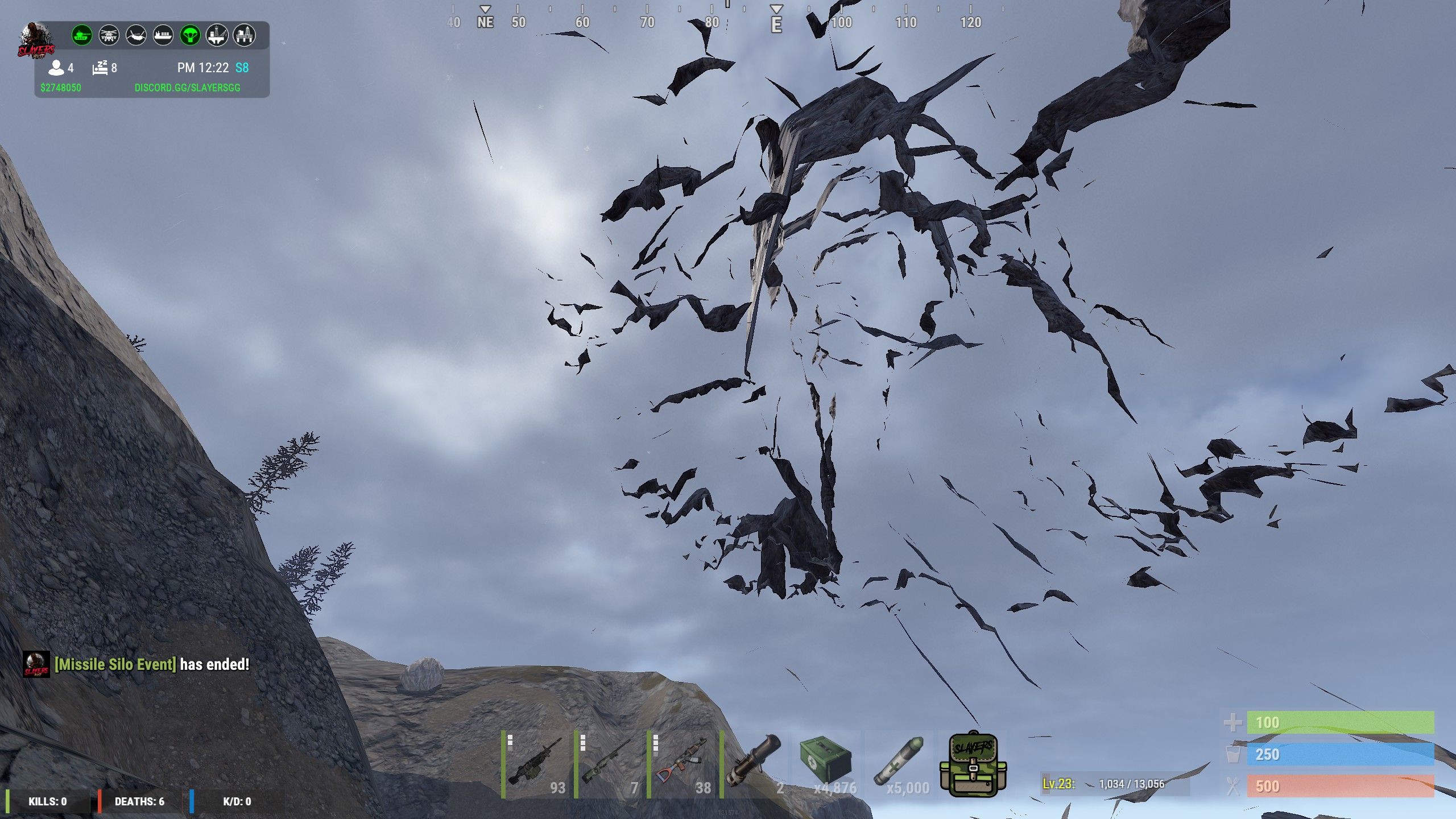This screenshot has height=819, width=1456.
Task: Select the Chinook helicopter event icon
Action: (x=136, y=35)
